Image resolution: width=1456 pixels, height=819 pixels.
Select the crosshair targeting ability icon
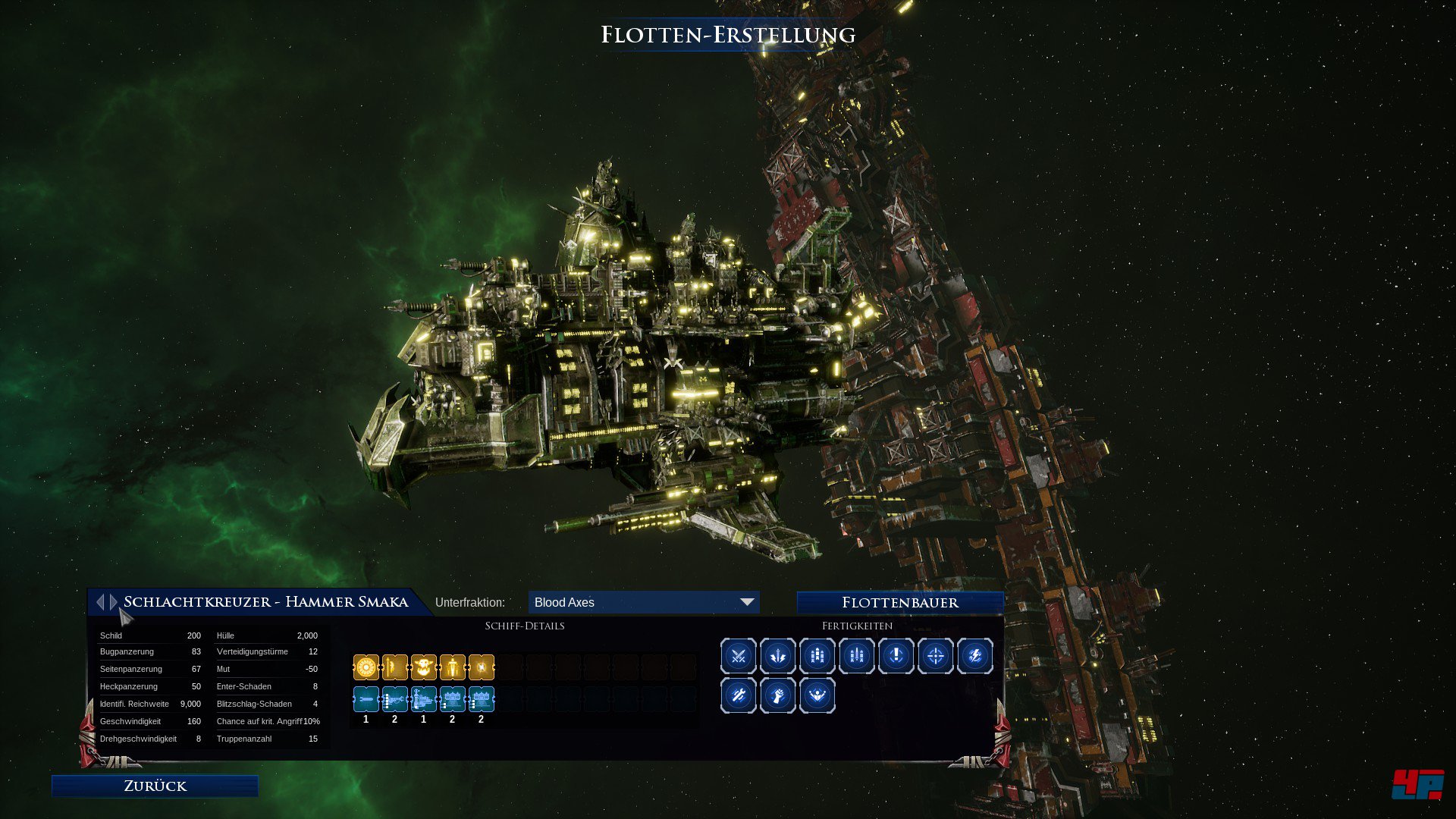936,656
